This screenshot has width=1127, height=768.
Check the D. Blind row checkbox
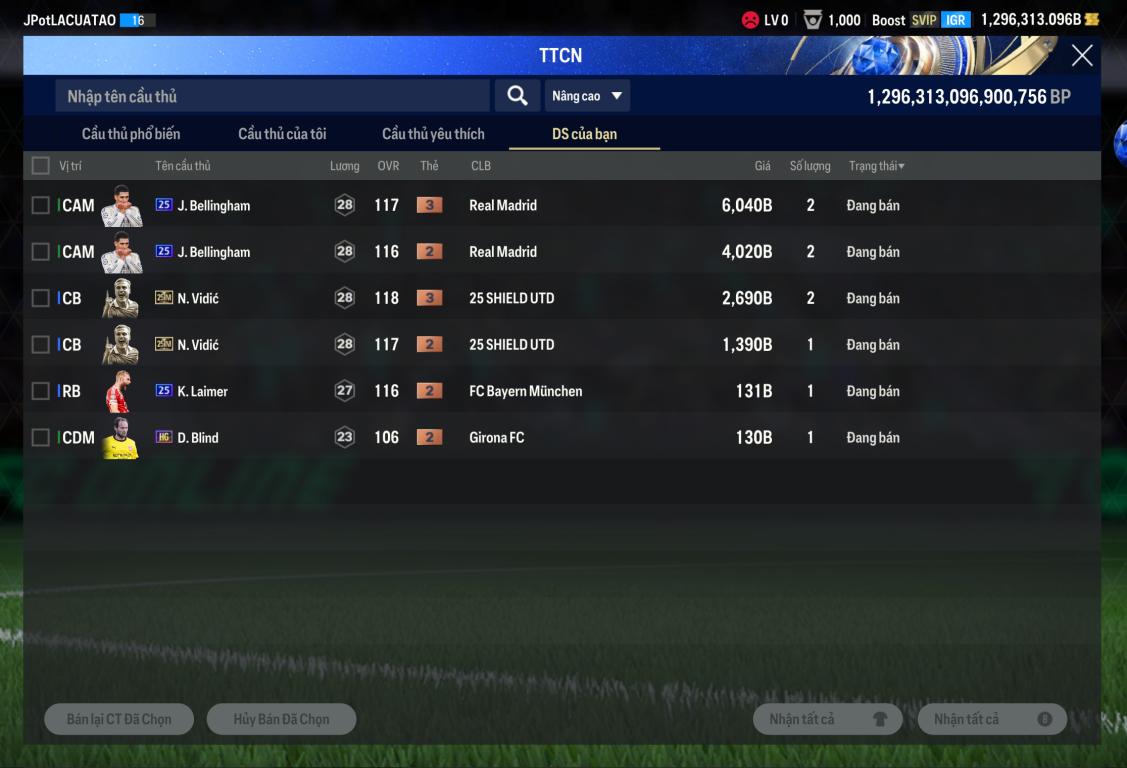click(x=41, y=437)
